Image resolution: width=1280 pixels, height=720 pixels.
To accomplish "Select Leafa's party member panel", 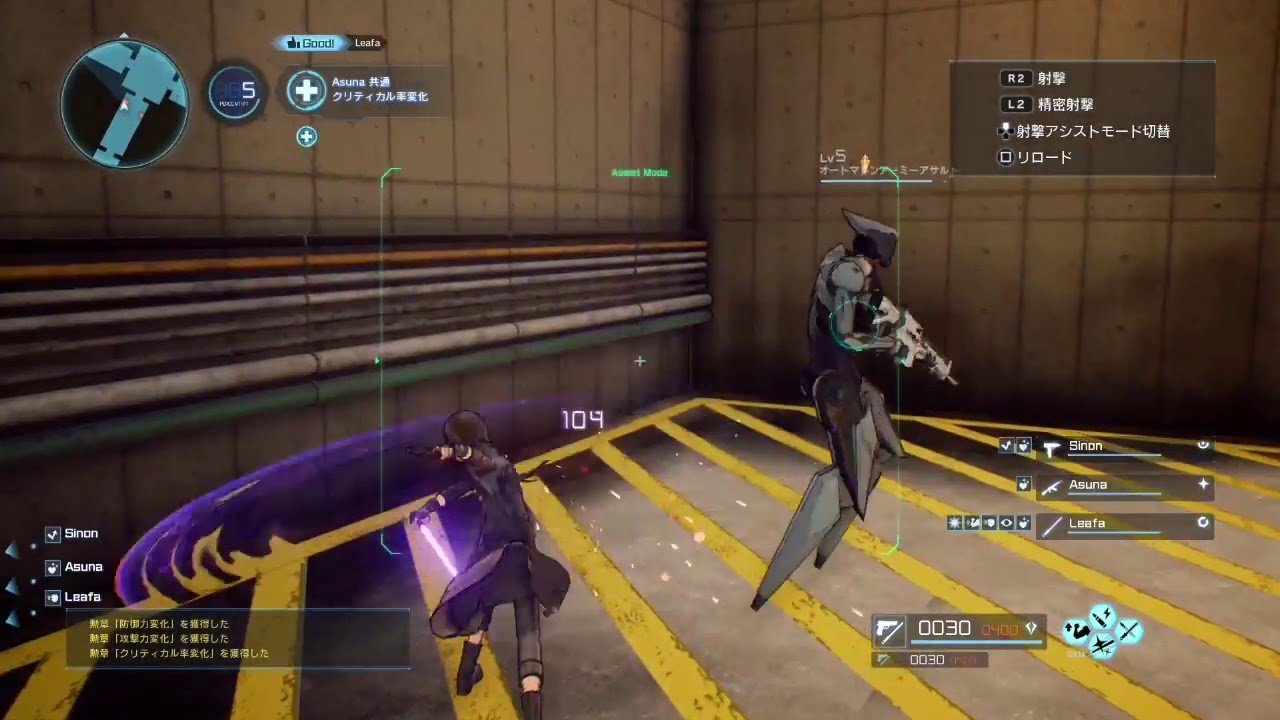I will point(1124,524).
